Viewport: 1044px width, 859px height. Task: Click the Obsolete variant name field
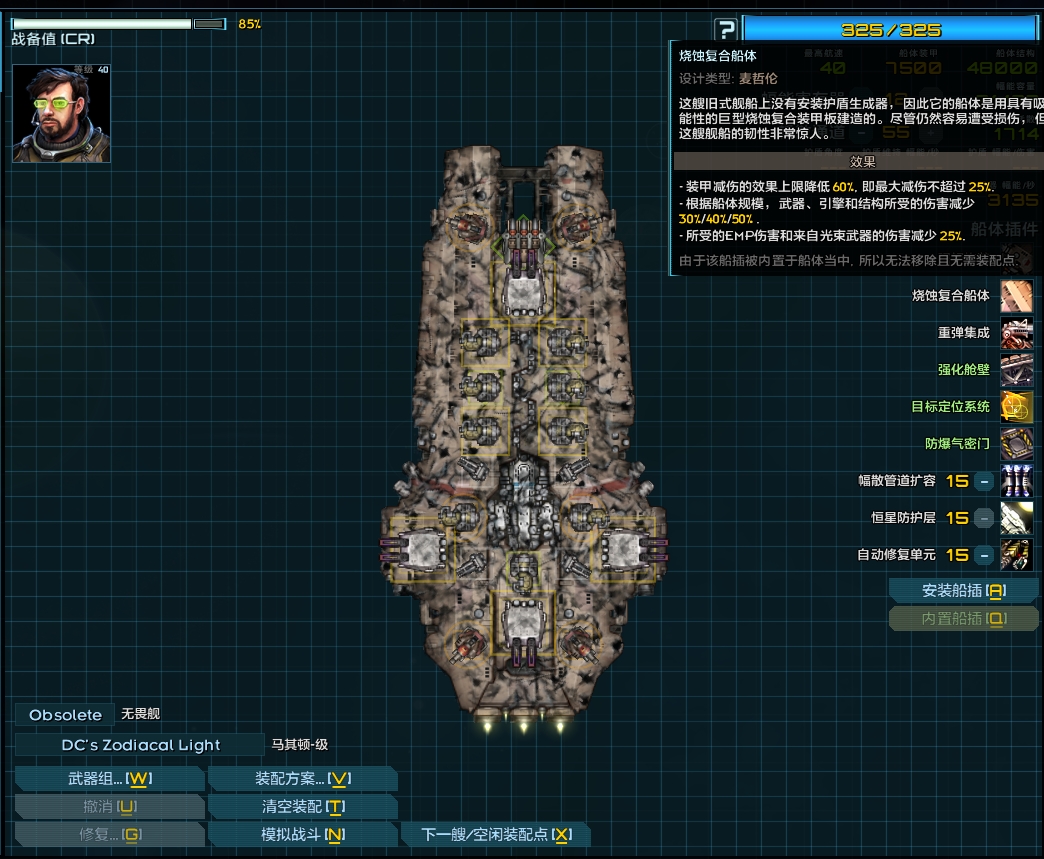pyautogui.click(x=65, y=715)
